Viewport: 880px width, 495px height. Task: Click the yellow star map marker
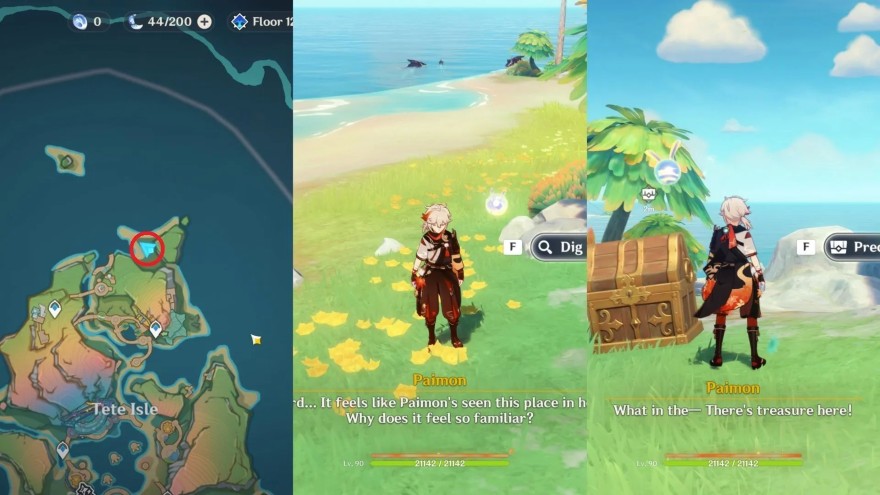256,340
